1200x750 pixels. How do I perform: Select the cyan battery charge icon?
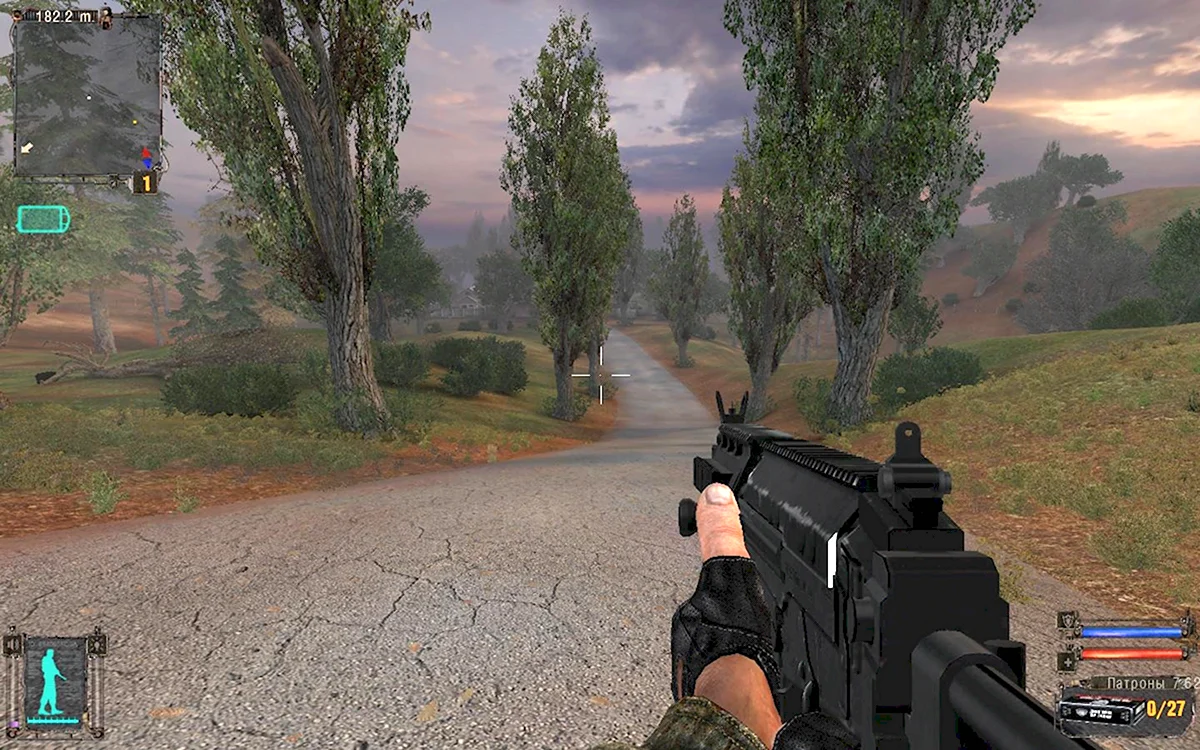pyautogui.click(x=43, y=219)
